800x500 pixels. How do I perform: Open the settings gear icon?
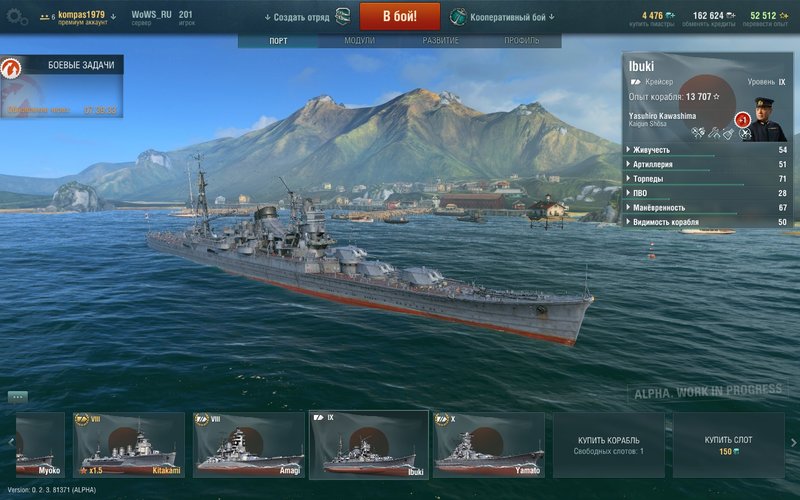pos(16,17)
